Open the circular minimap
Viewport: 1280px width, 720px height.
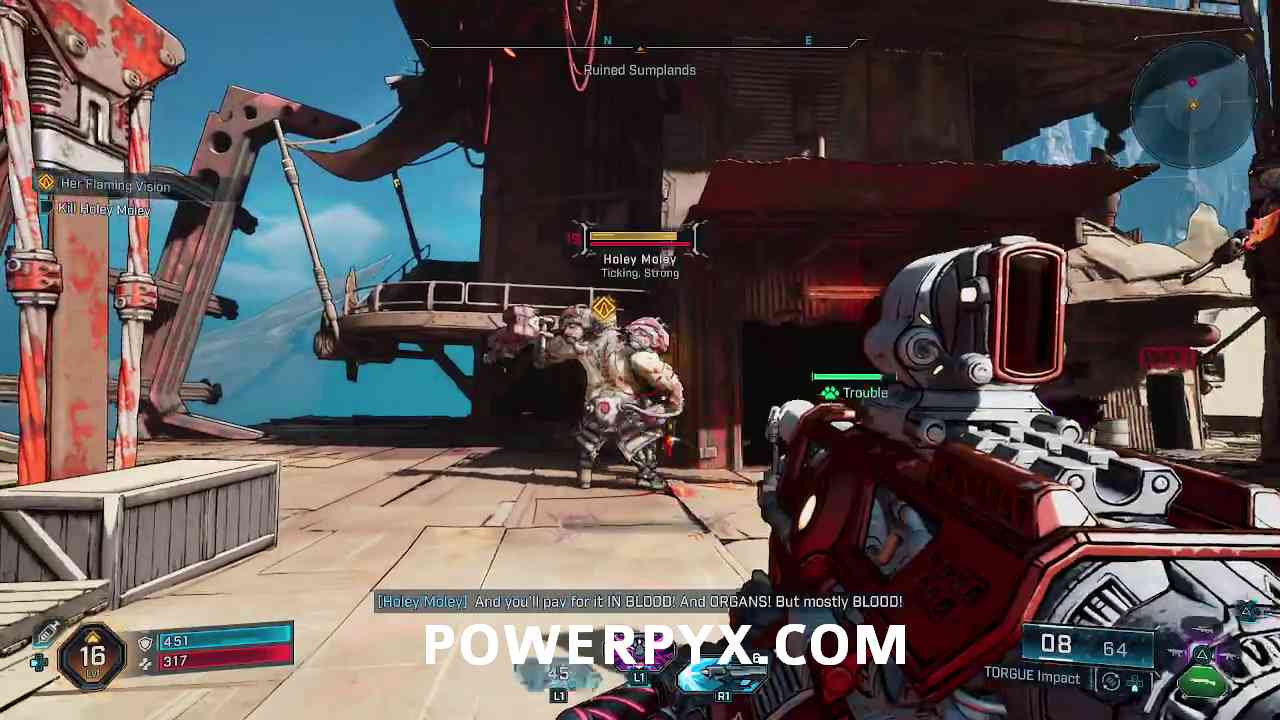coord(1192,102)
